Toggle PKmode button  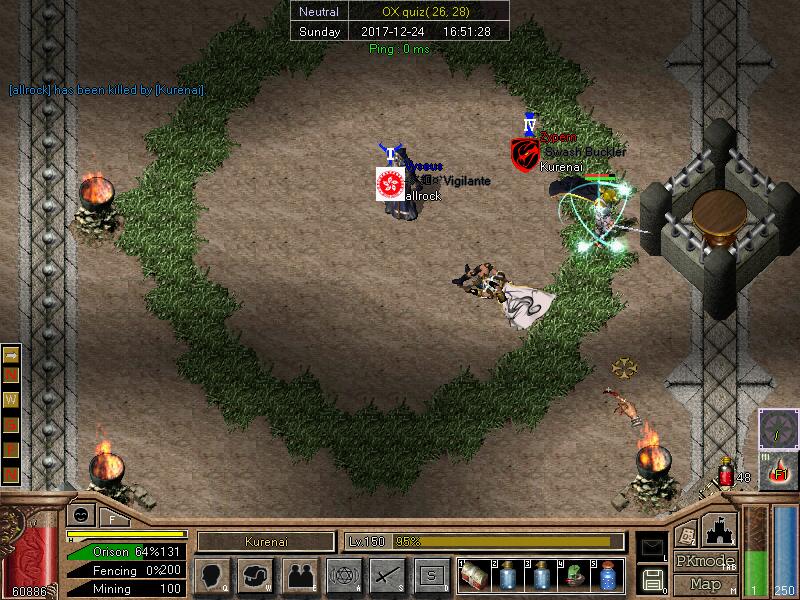[706, 561]
